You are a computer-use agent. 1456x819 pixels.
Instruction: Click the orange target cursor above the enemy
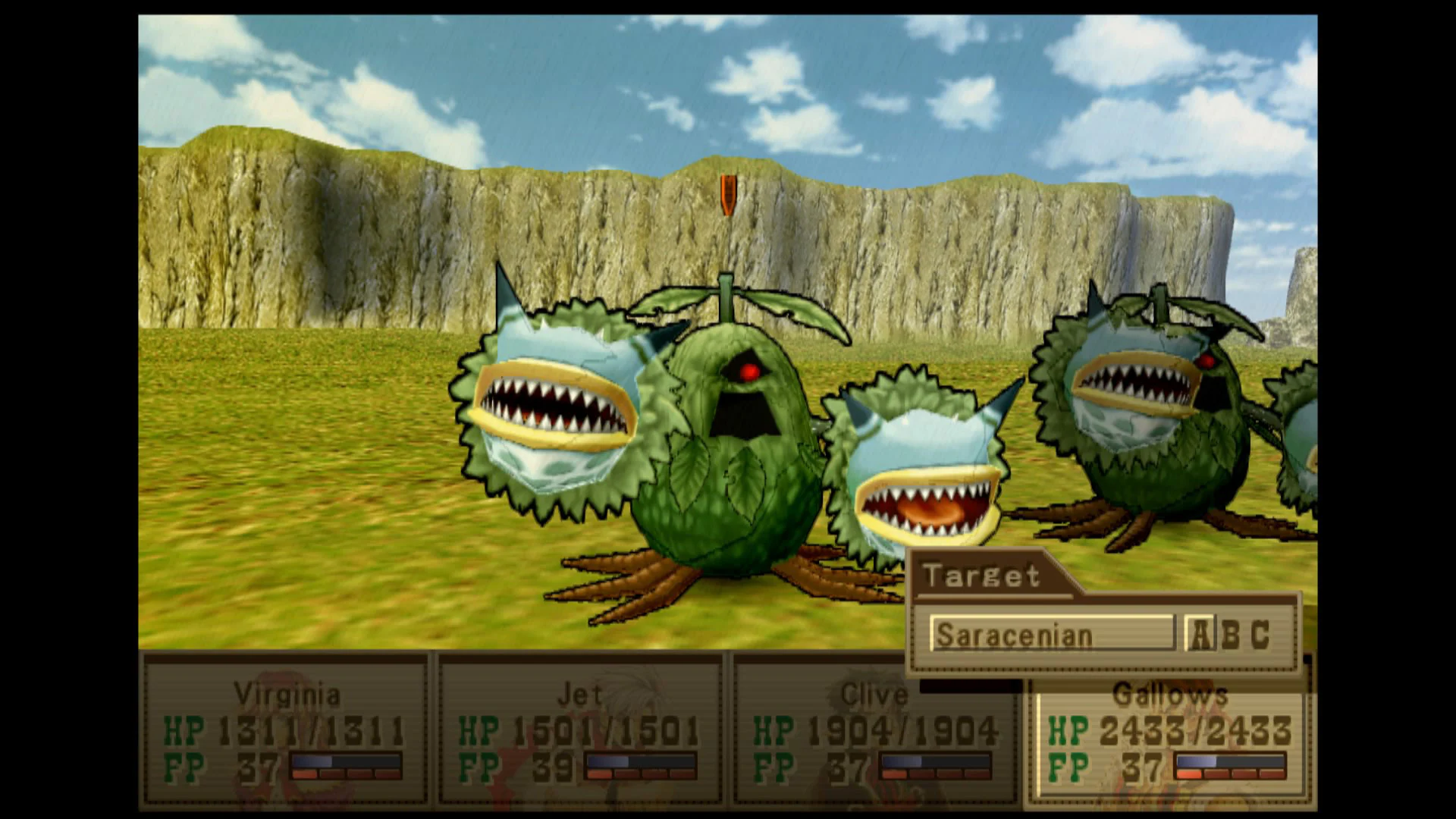pyautogui.click(x=730, y=196)
